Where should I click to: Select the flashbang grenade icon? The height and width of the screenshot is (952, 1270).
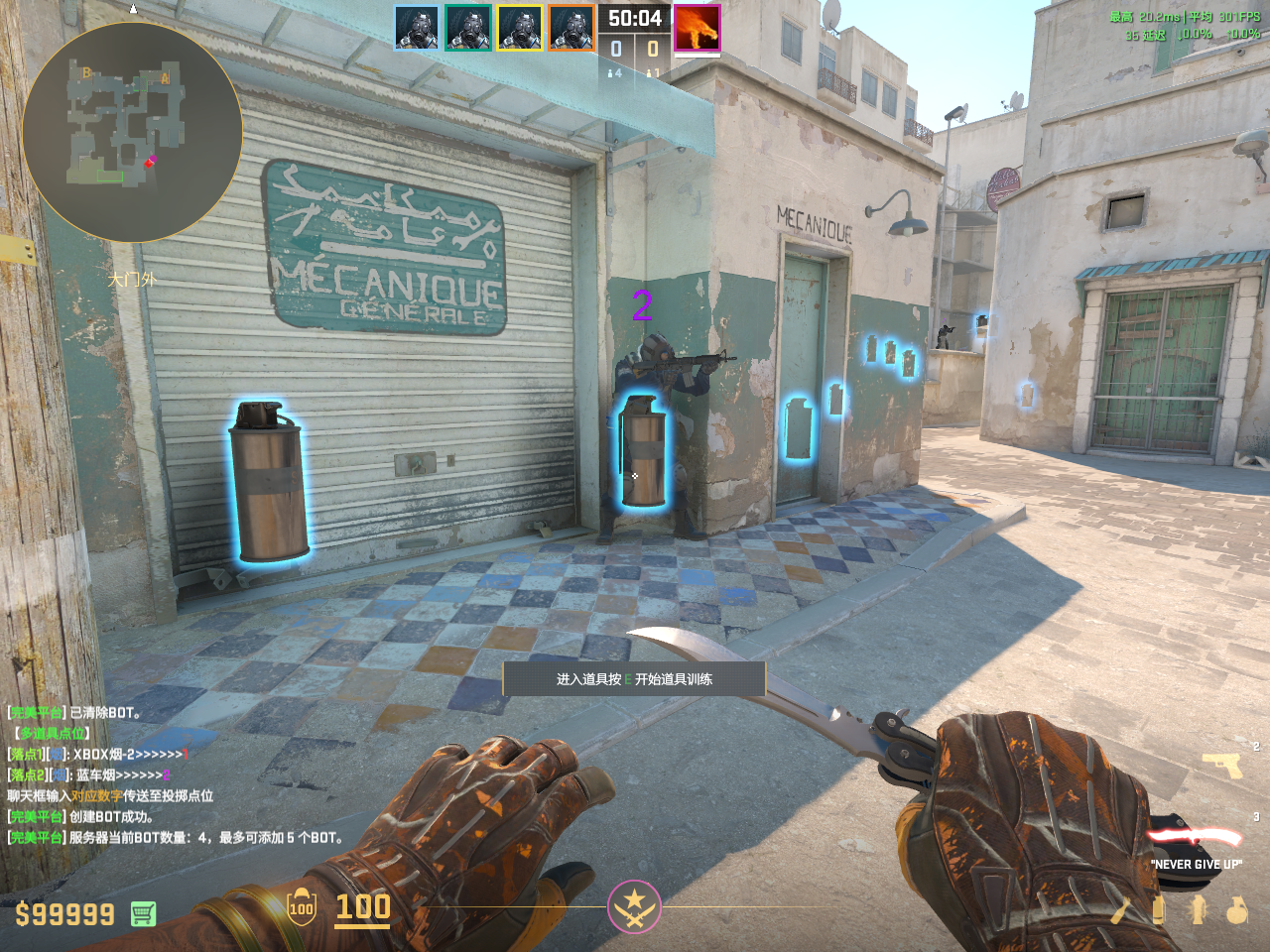1198,909
